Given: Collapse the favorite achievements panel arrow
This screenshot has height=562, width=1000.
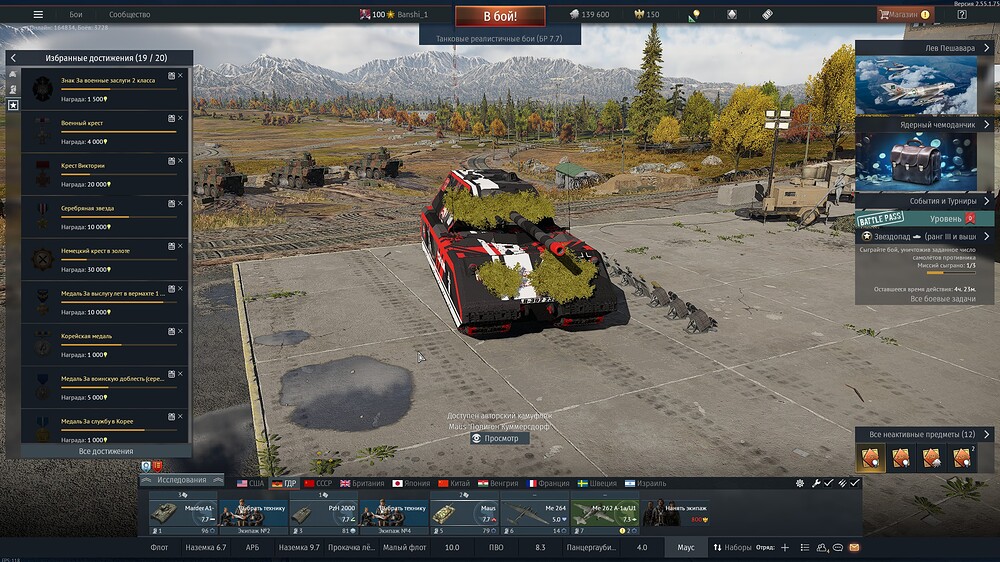Looking at the screenshot, I should (13, 58).
